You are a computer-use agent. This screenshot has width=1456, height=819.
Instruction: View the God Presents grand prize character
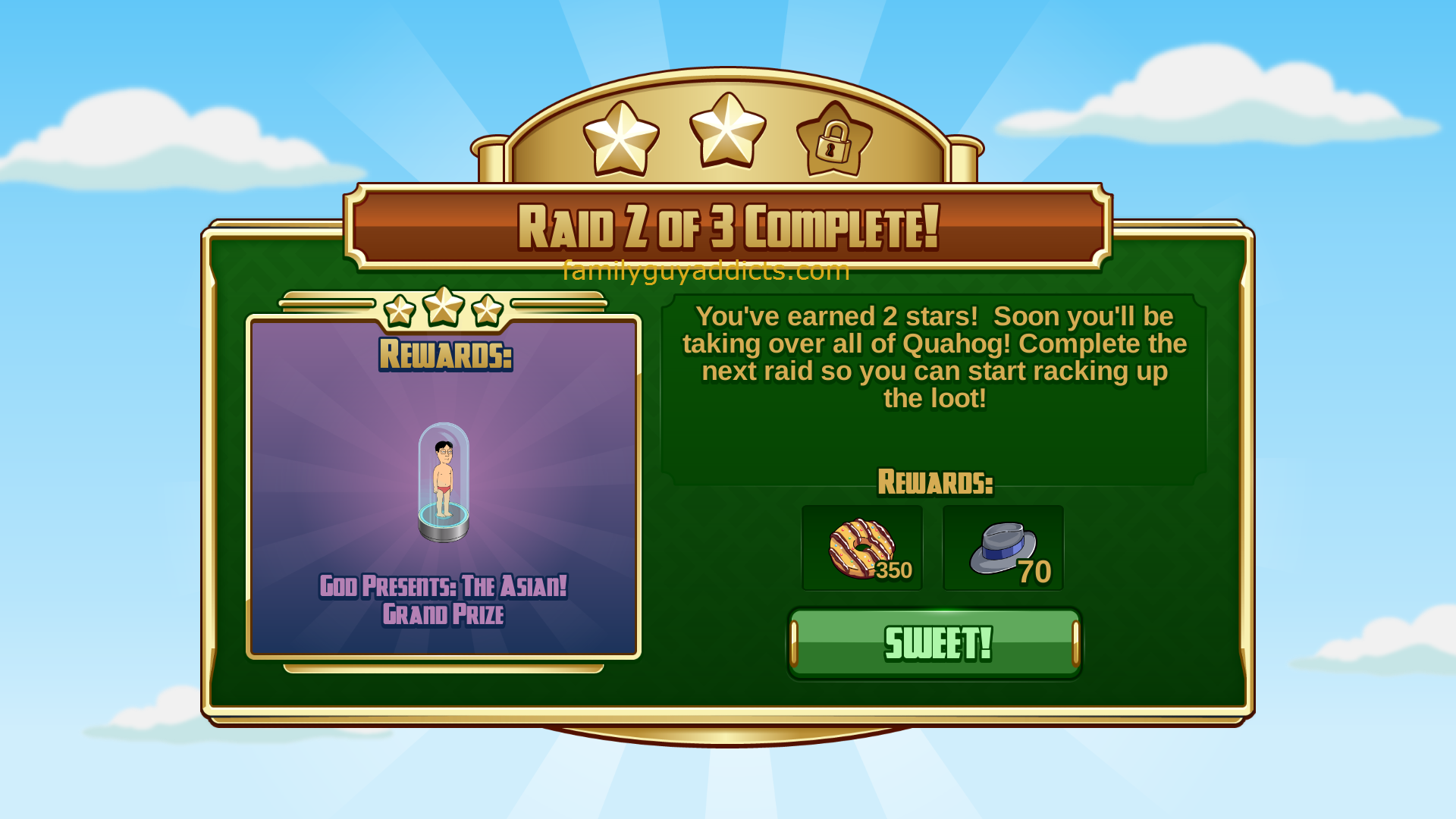click(x=444, y=482)
